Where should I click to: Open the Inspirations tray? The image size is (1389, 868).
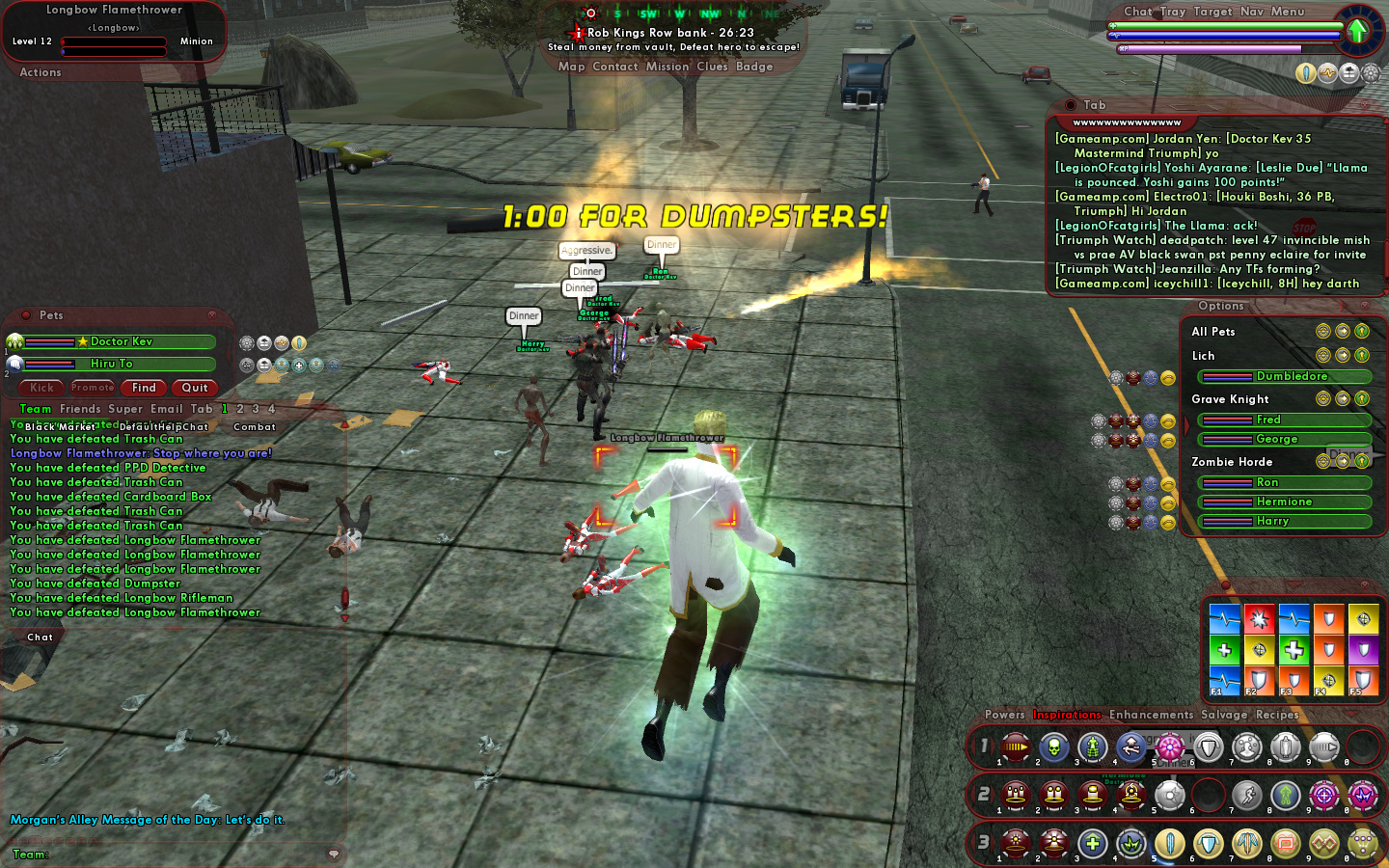[1067, 715]
